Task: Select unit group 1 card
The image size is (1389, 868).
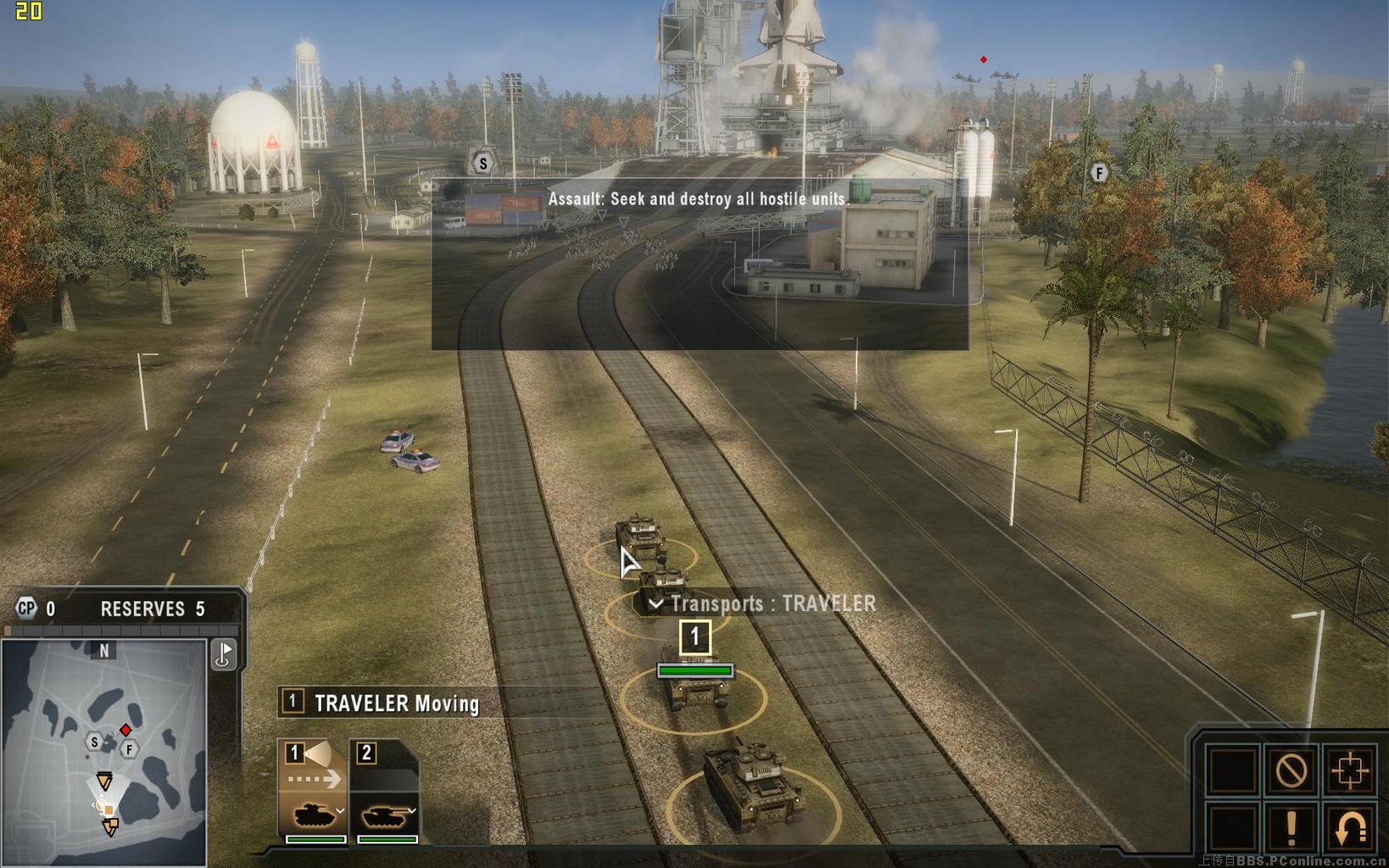Action: (x=312, y=792)
